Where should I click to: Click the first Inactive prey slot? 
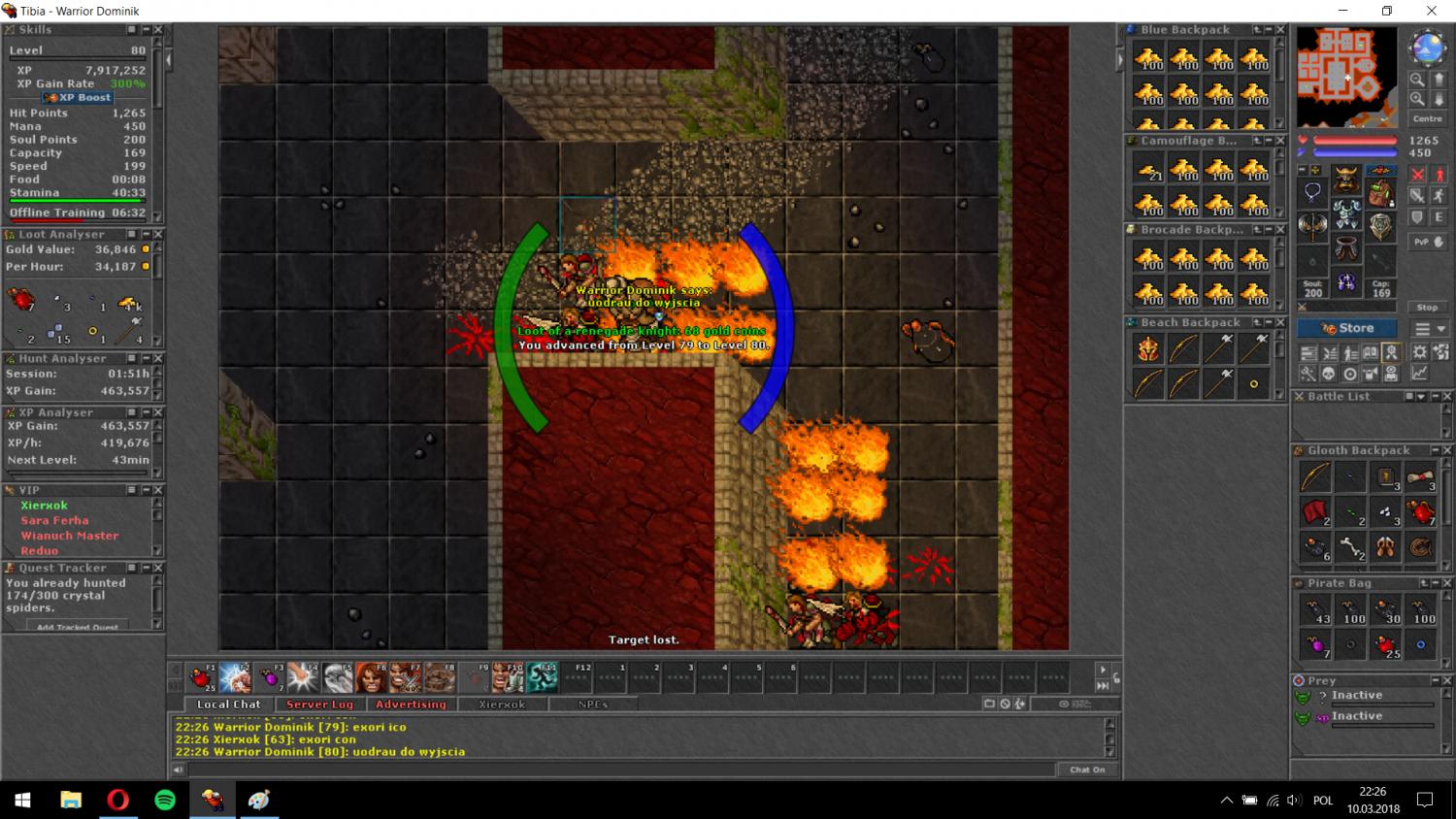pyautogui.click(x=1357, y=696)
